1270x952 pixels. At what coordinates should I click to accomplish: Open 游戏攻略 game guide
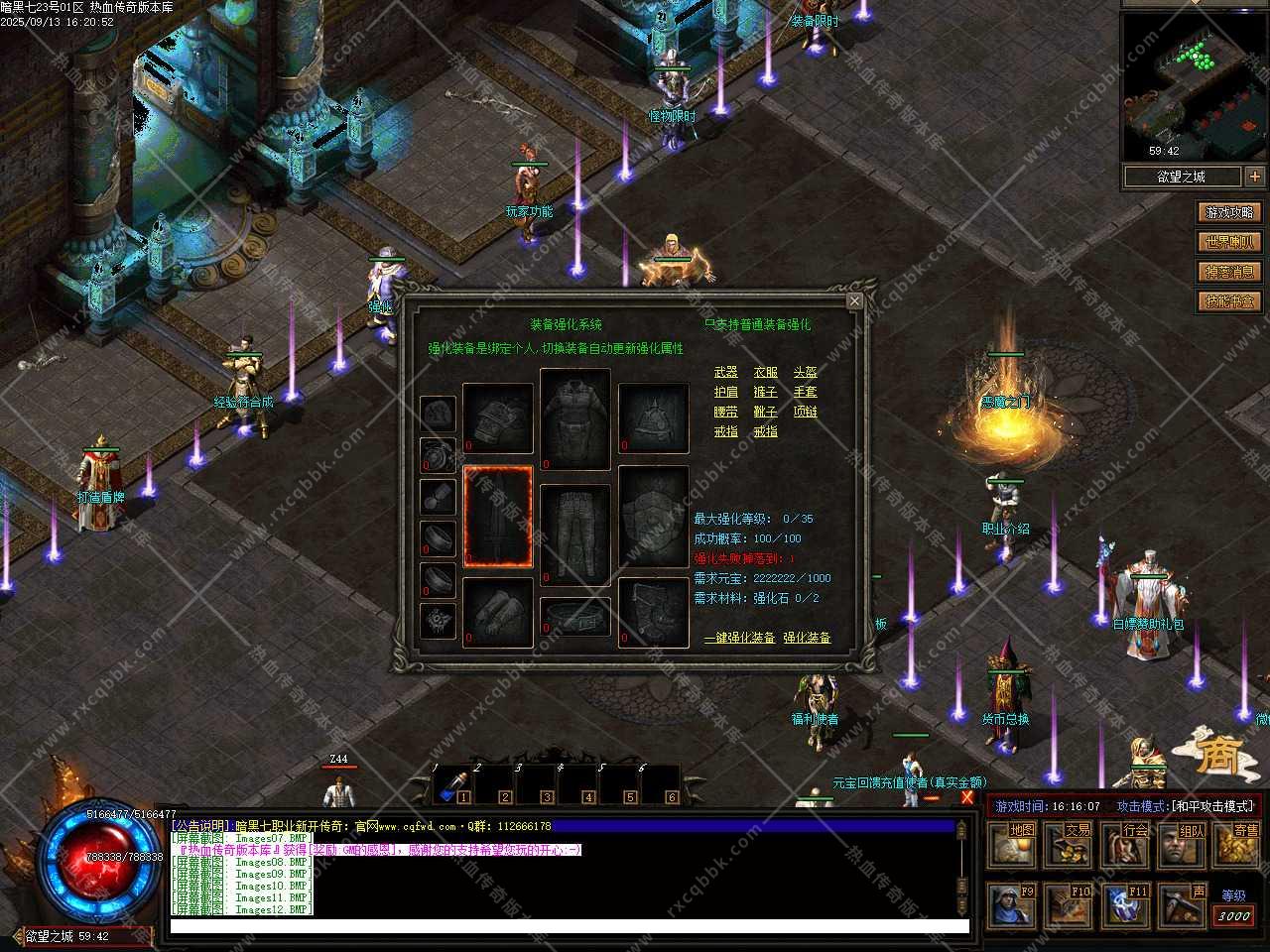[1230, 212]
